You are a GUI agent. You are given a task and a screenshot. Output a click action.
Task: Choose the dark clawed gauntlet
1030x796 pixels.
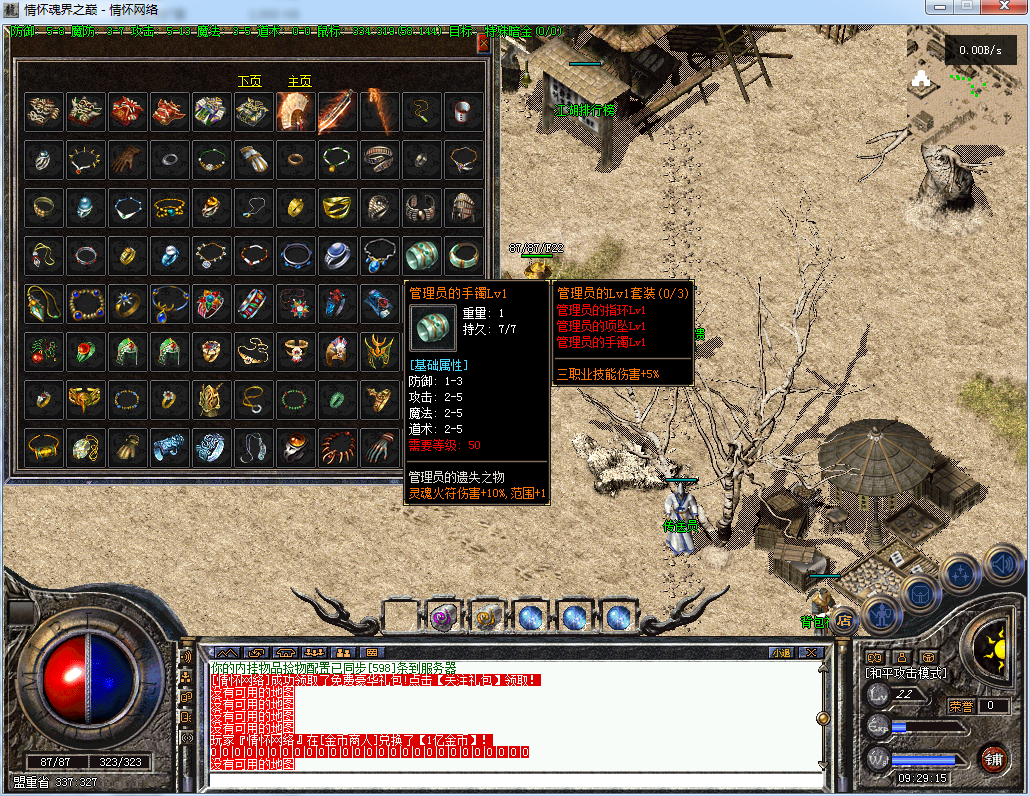(380, 448)
